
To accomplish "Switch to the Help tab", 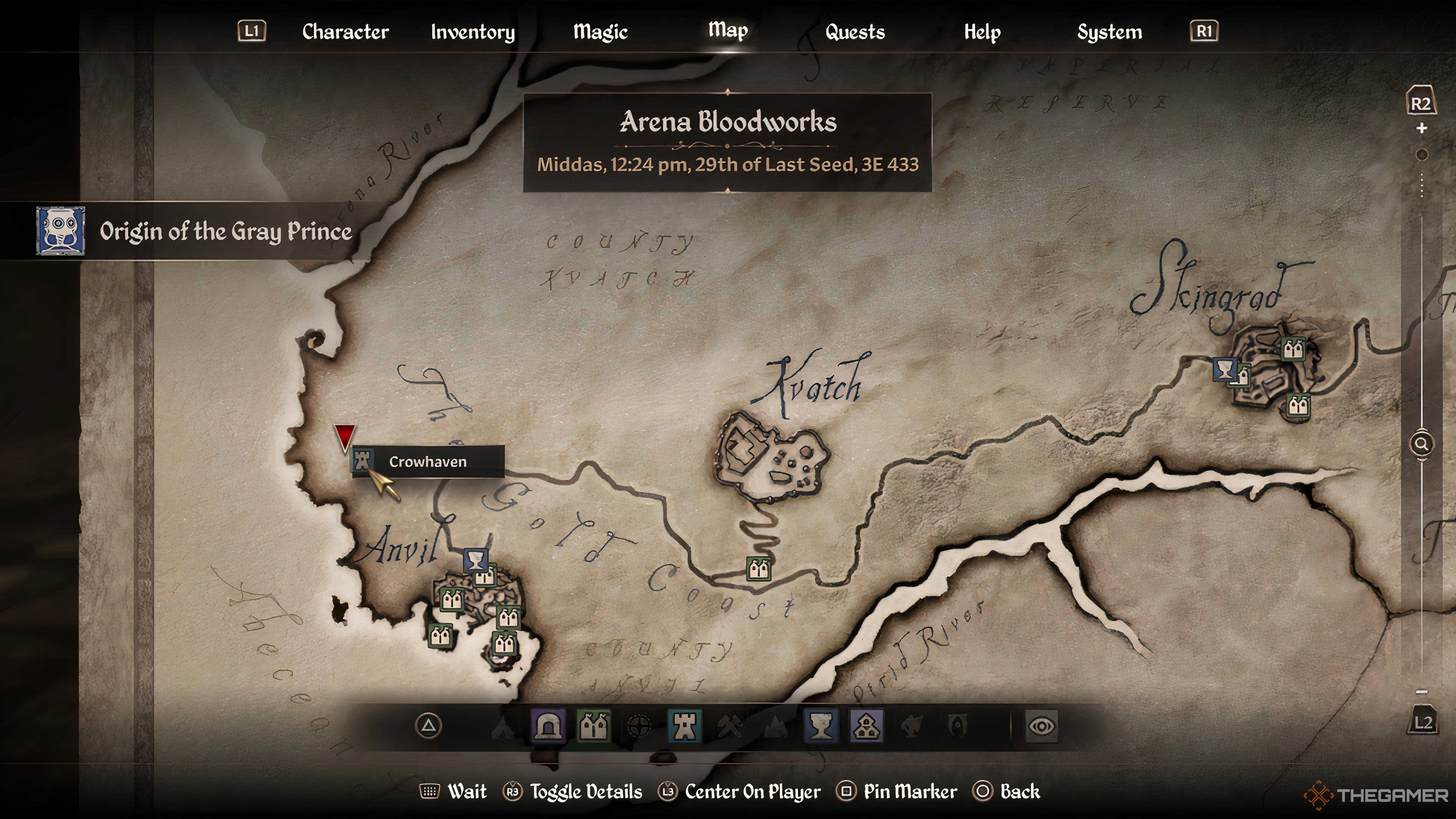I will pyautogui.click(x=982, y=31).
